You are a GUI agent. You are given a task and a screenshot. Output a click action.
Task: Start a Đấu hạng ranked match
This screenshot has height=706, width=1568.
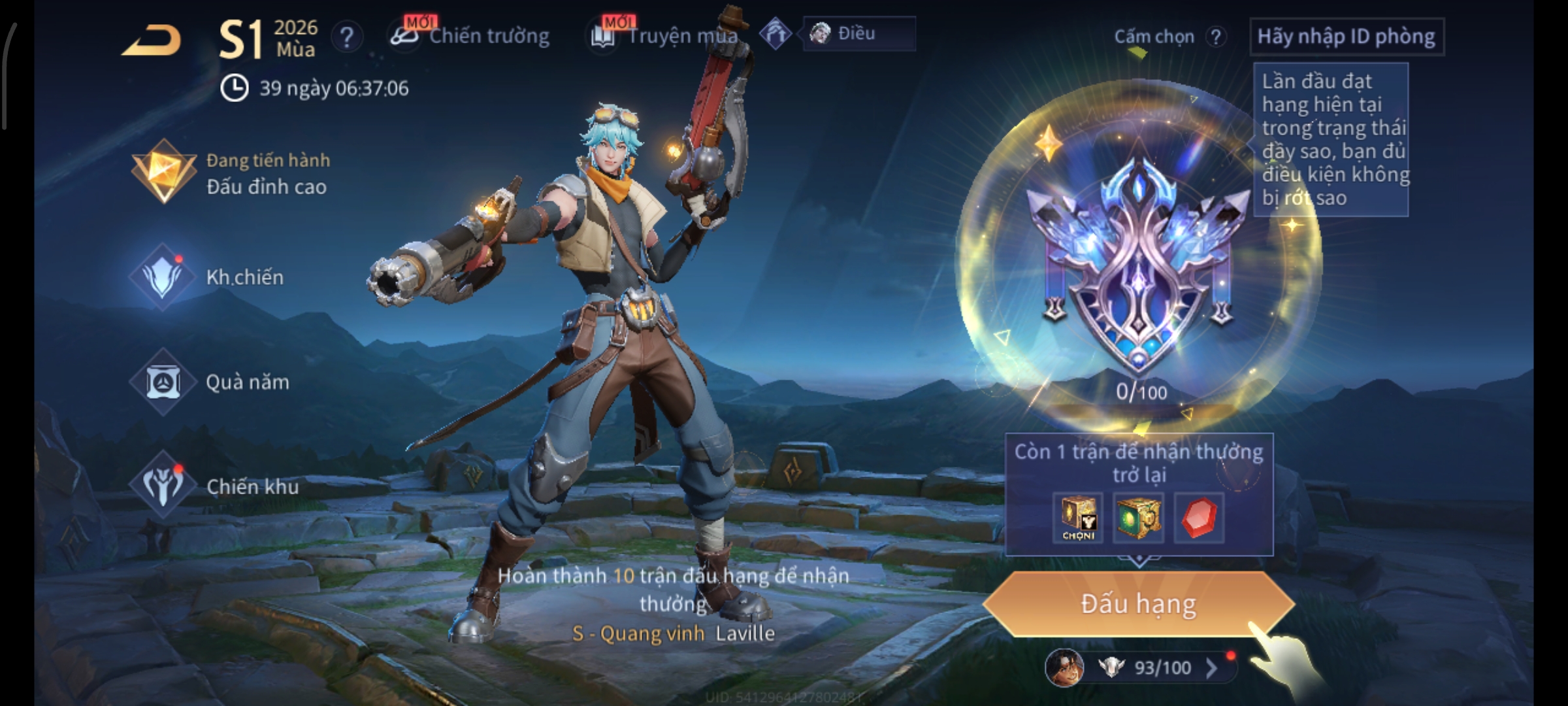pos(1138,604)
